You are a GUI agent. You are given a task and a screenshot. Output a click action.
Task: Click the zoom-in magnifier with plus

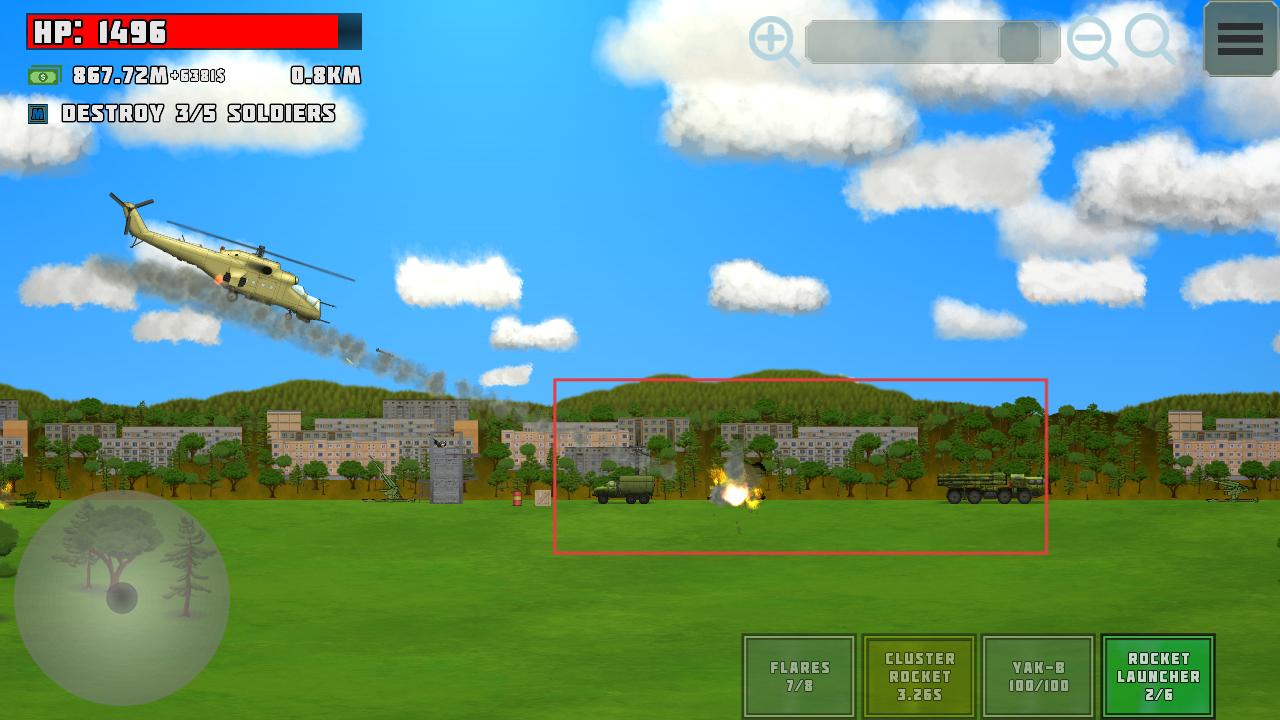[x=773, y=42]
